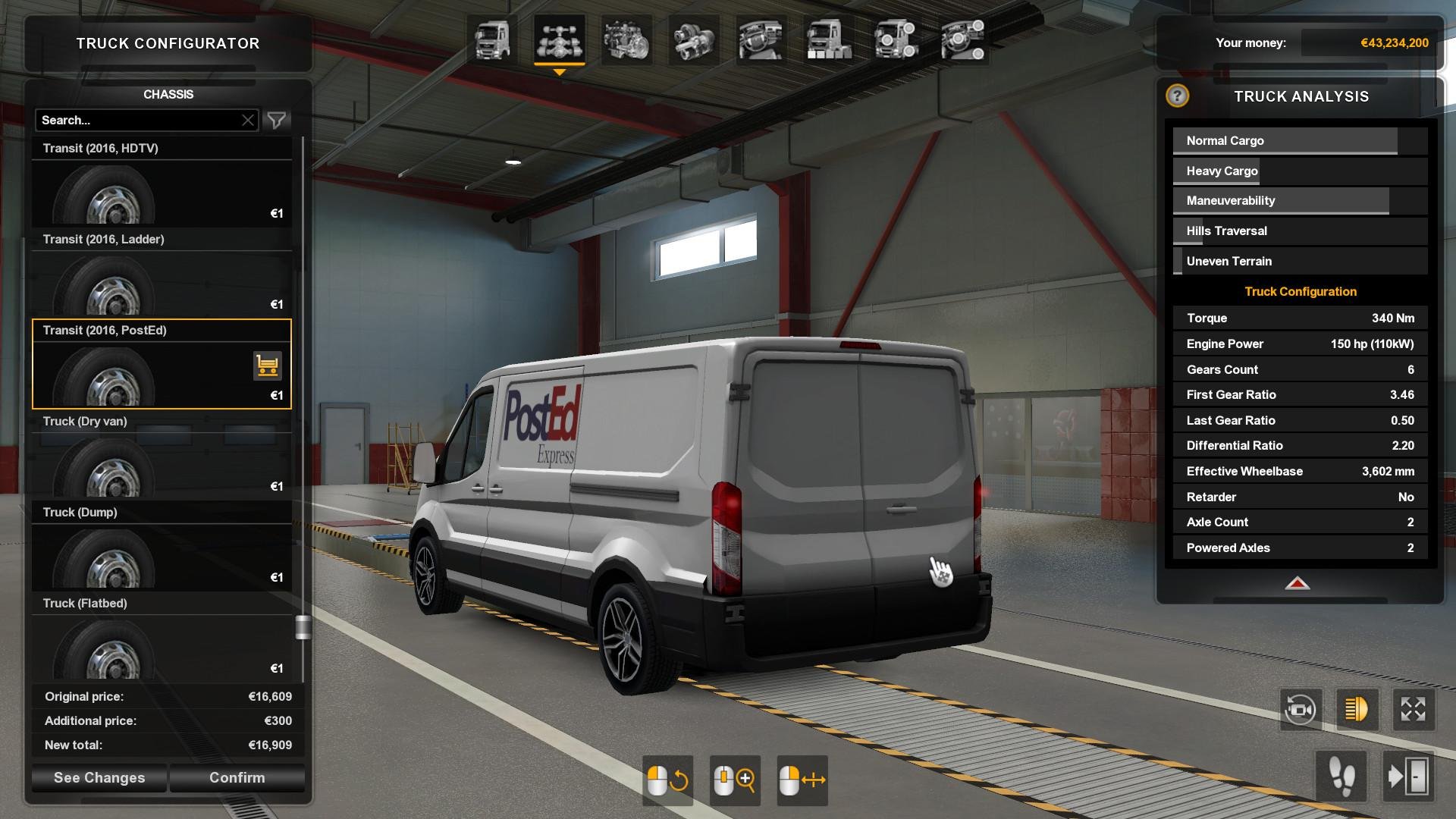Screen dimensions: 1456x819
Task: Click the See Changes button
Action: 98,777
